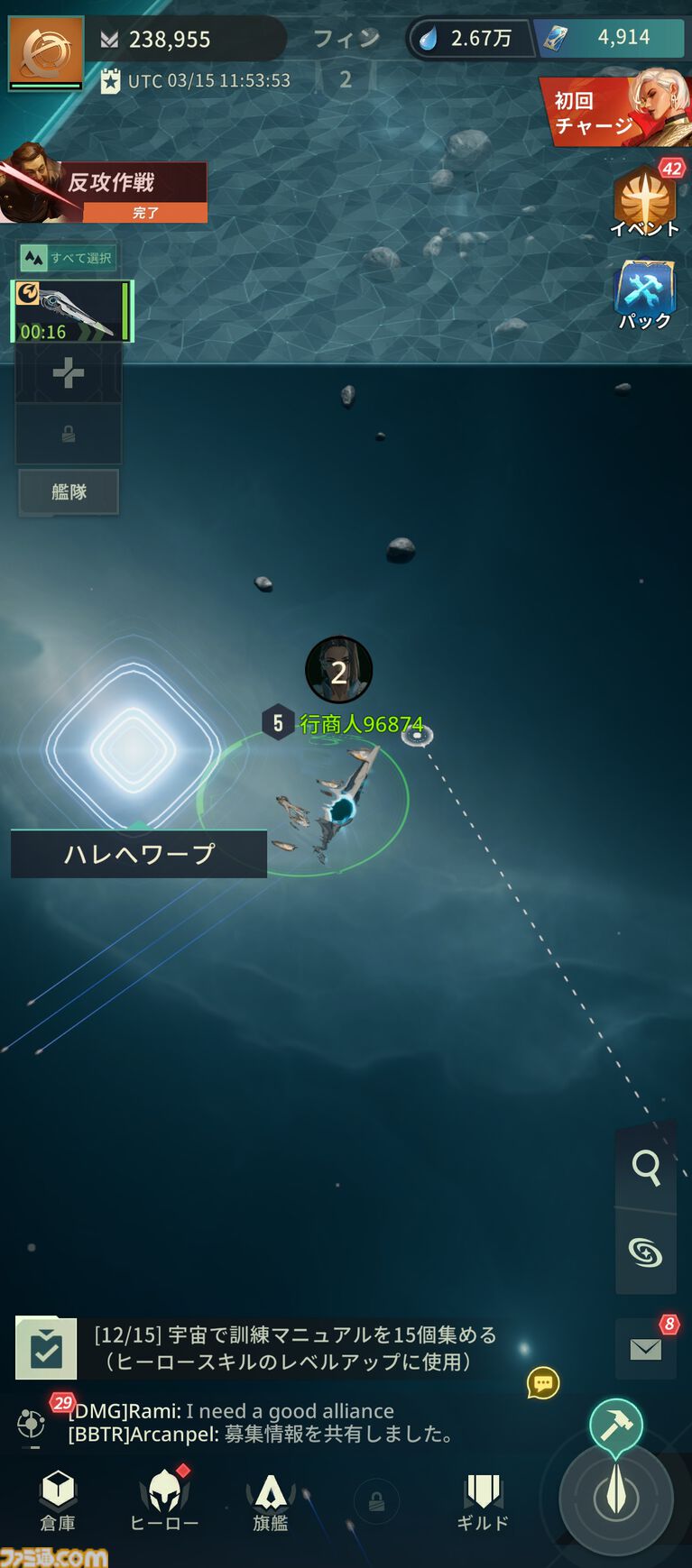Toggle すべて選択 select-all fleets
692x1568 pixels.
click(x=68, y=258)
